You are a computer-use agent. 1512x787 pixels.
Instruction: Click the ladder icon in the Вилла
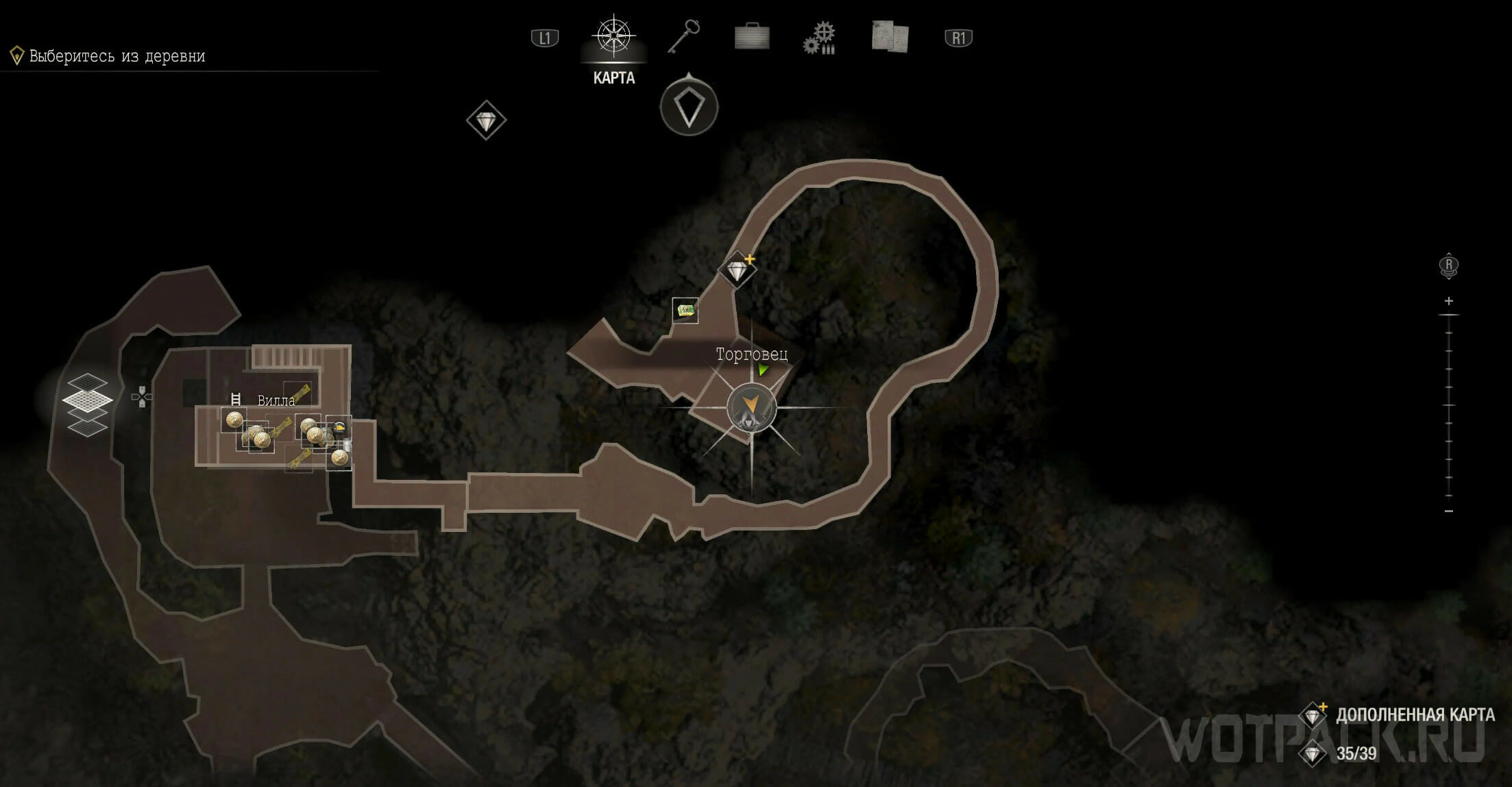coord(236,399)
